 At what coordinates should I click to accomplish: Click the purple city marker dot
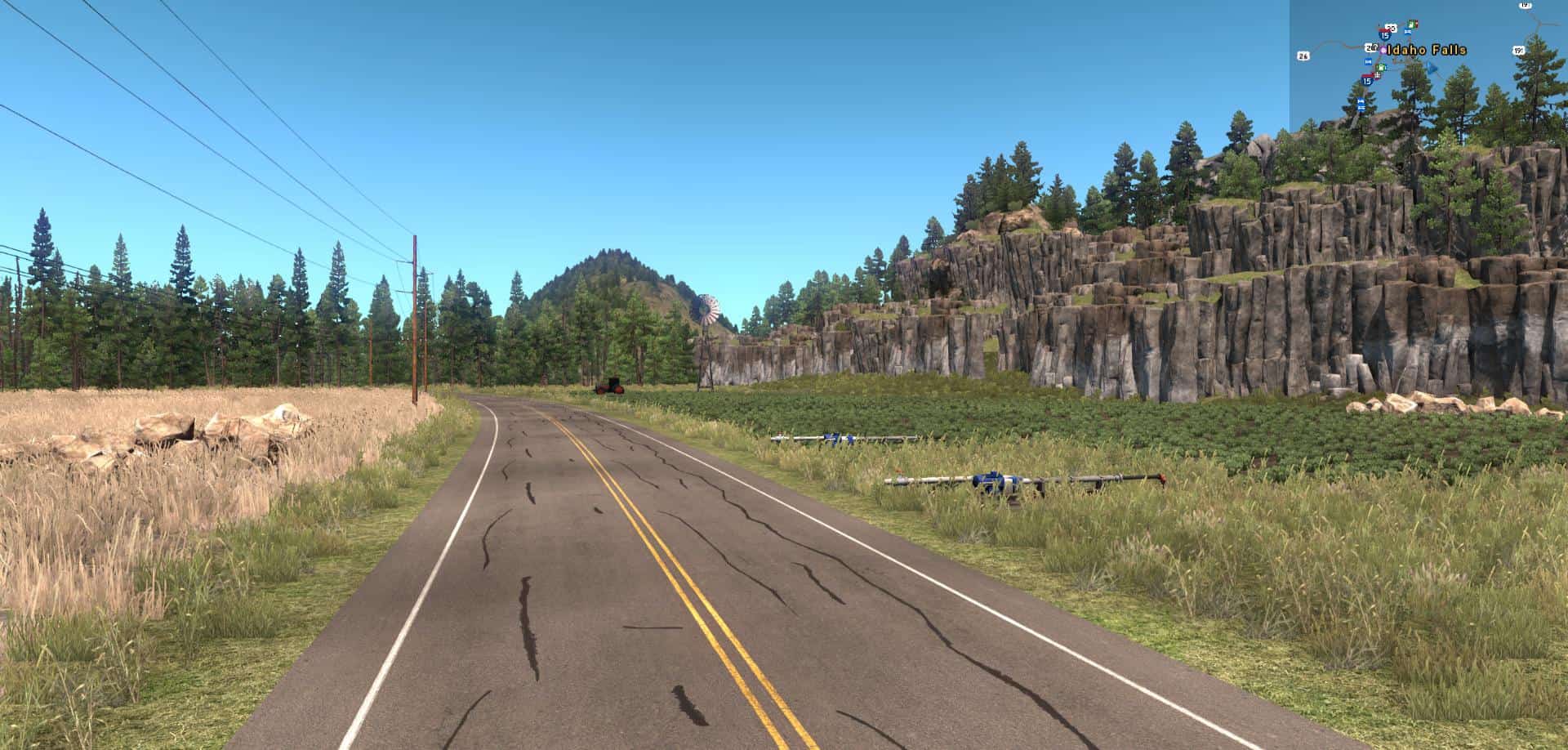[1383, 50]
